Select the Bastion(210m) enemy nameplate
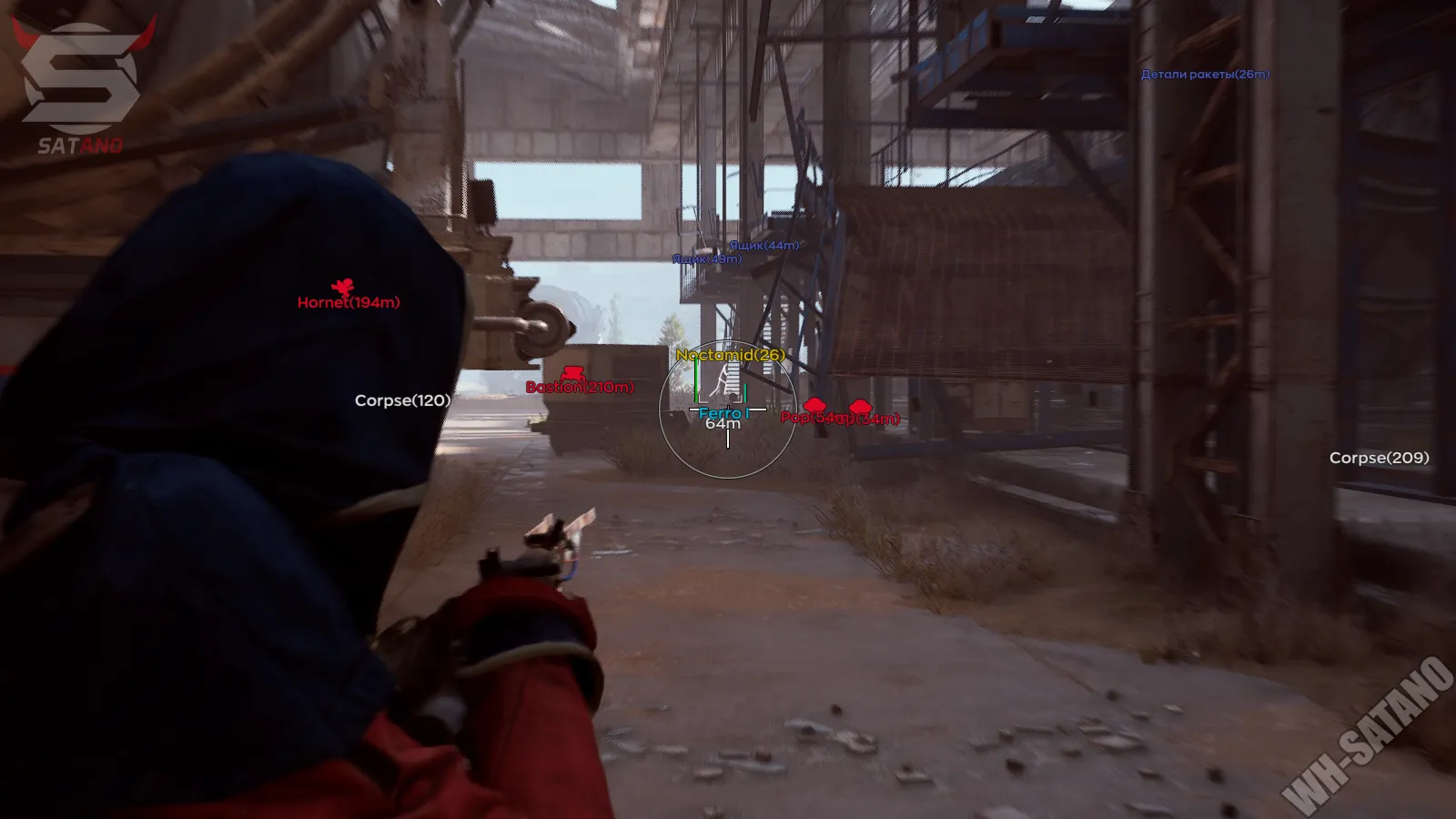1456x819 pixels. 579,388
